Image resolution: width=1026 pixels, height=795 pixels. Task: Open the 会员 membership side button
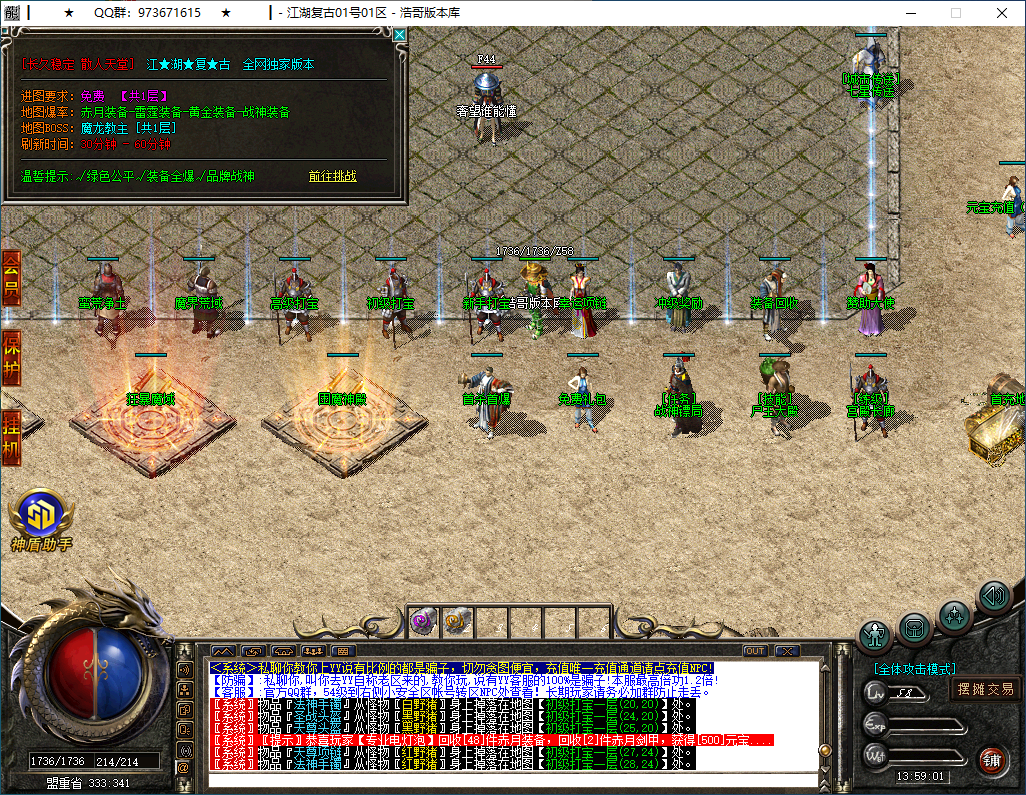point(11,279)
